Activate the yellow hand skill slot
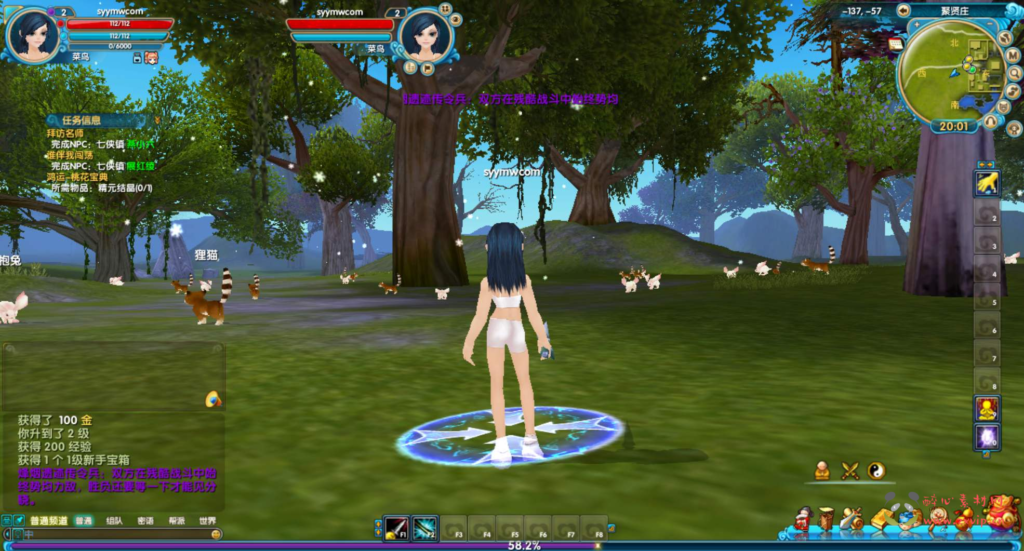The width and height of the screenshot is (1024, 551). coord(987,182)
